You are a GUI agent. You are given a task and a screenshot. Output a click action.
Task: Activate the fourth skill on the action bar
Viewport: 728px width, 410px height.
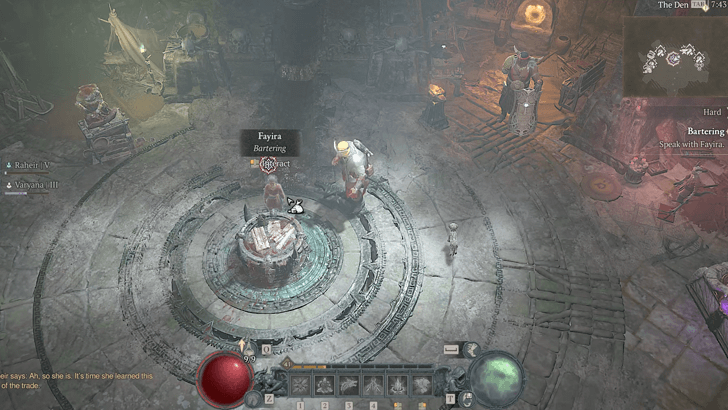374,384
